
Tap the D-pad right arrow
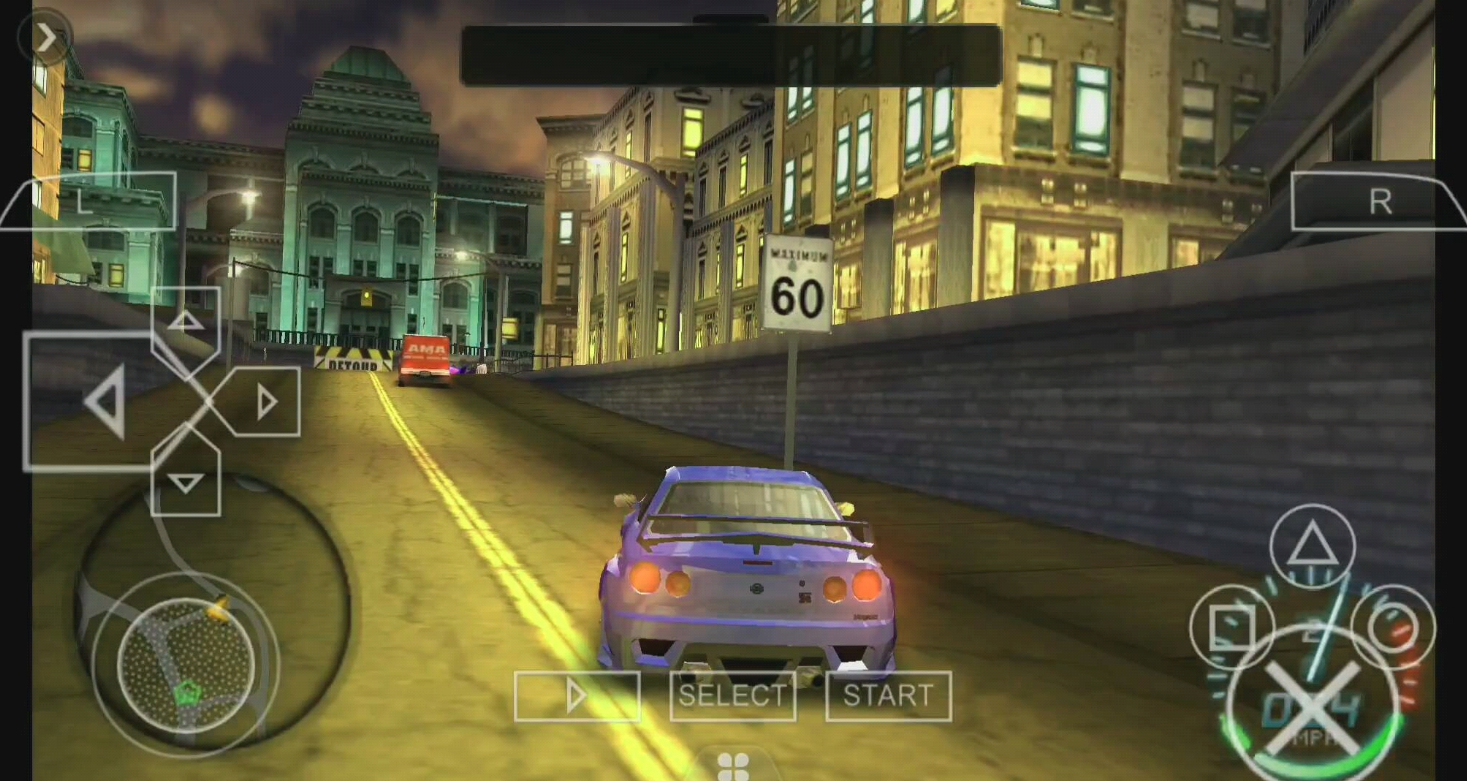coord(266,402)
